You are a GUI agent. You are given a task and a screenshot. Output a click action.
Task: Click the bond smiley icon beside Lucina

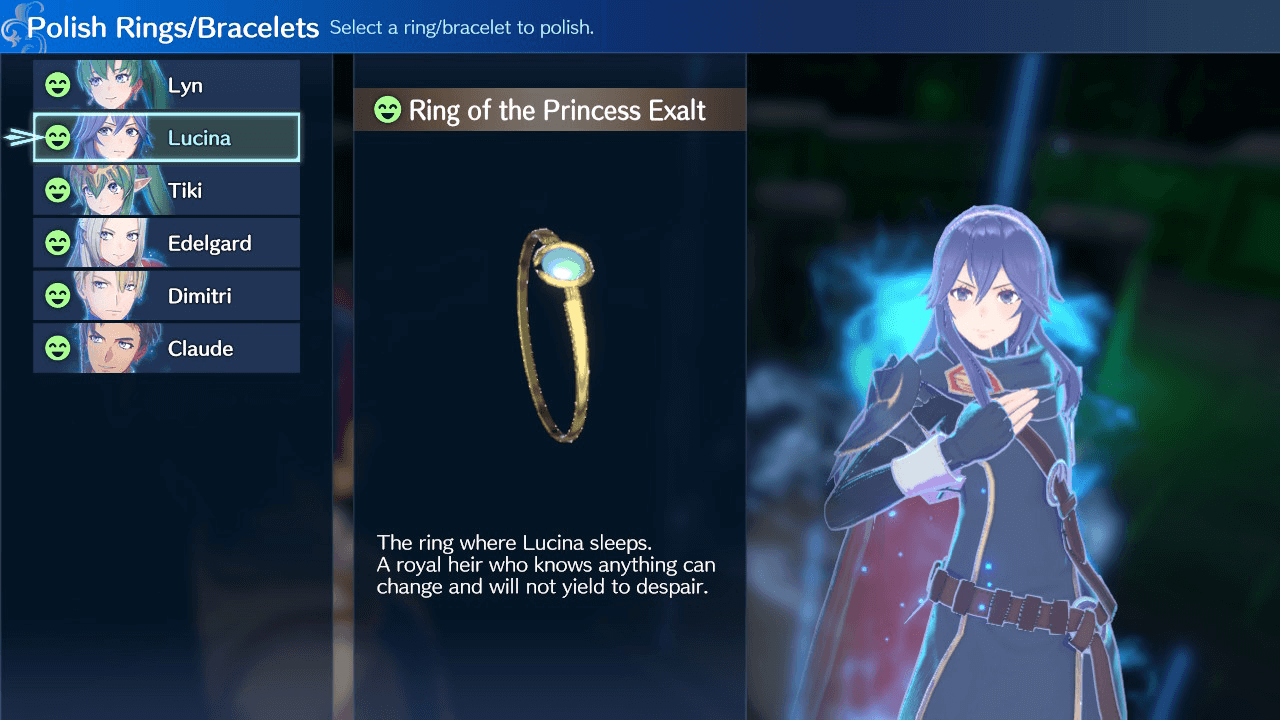[58, 137]
